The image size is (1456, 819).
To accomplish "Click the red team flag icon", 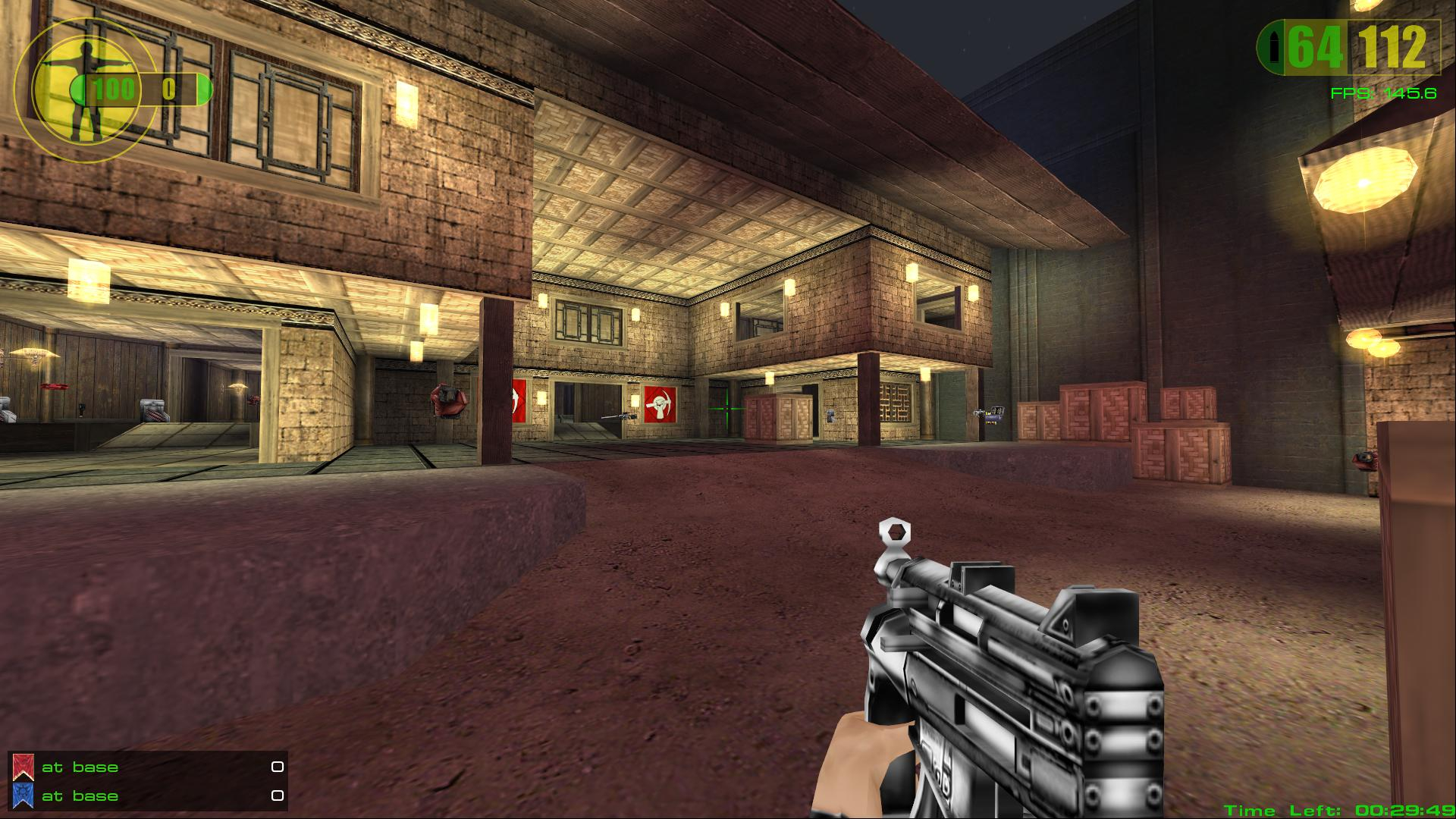I will (24, 767).
